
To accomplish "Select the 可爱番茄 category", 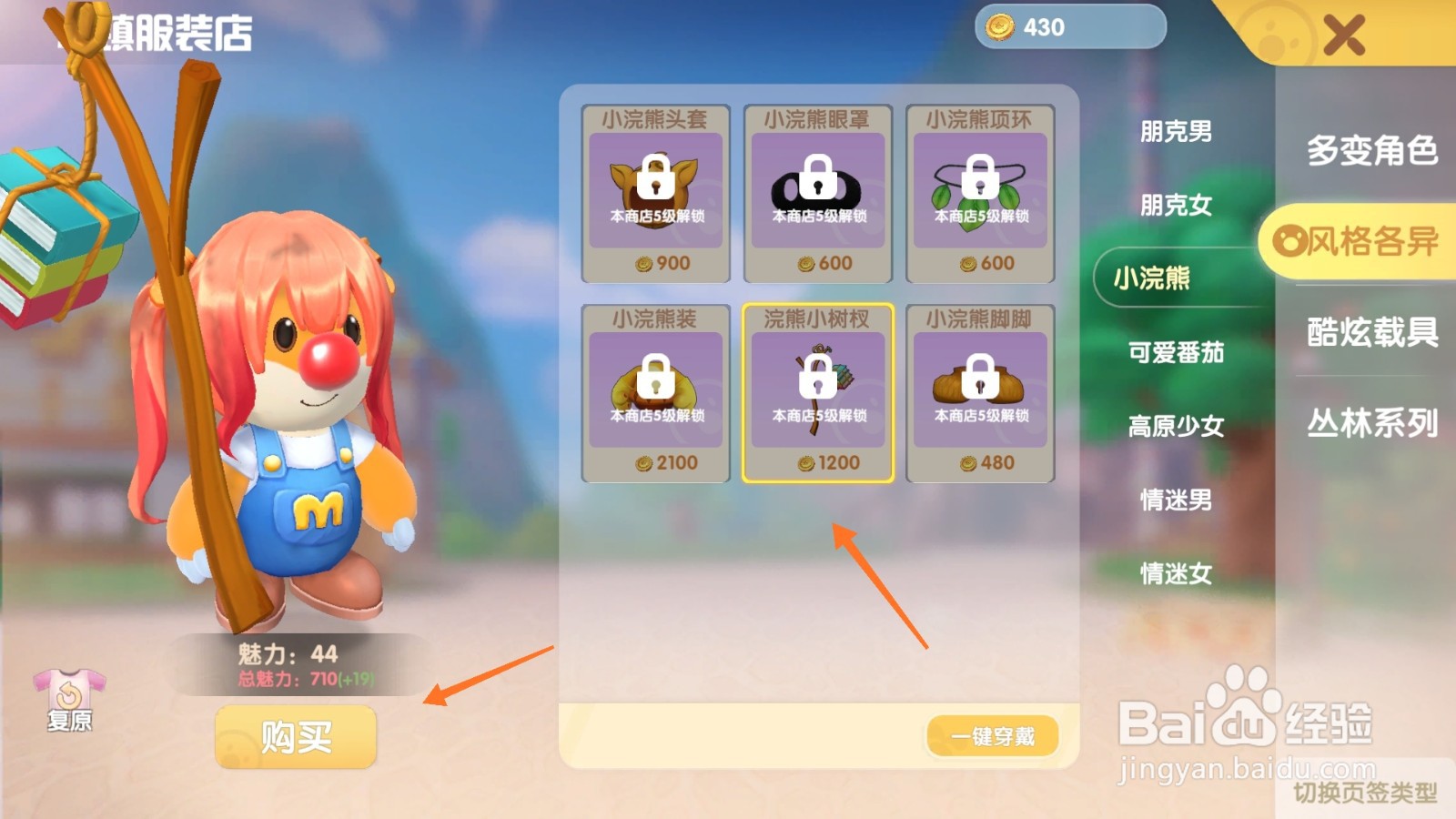I will pos(1176,353).
